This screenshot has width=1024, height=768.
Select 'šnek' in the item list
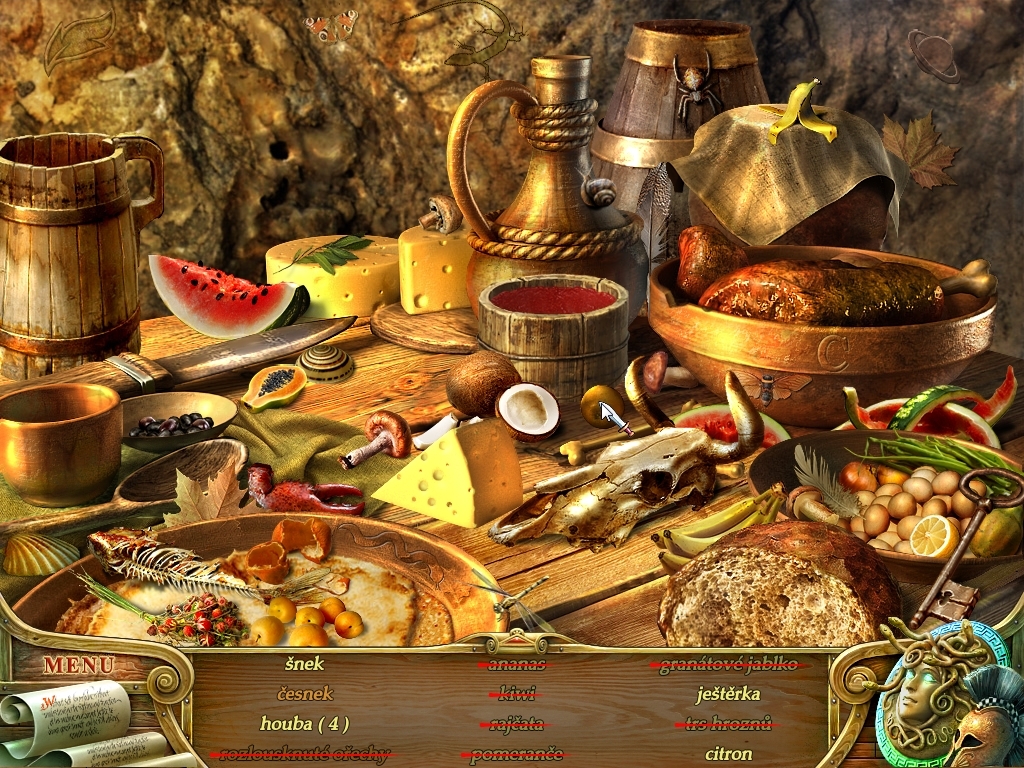click(x=304, y=663)
